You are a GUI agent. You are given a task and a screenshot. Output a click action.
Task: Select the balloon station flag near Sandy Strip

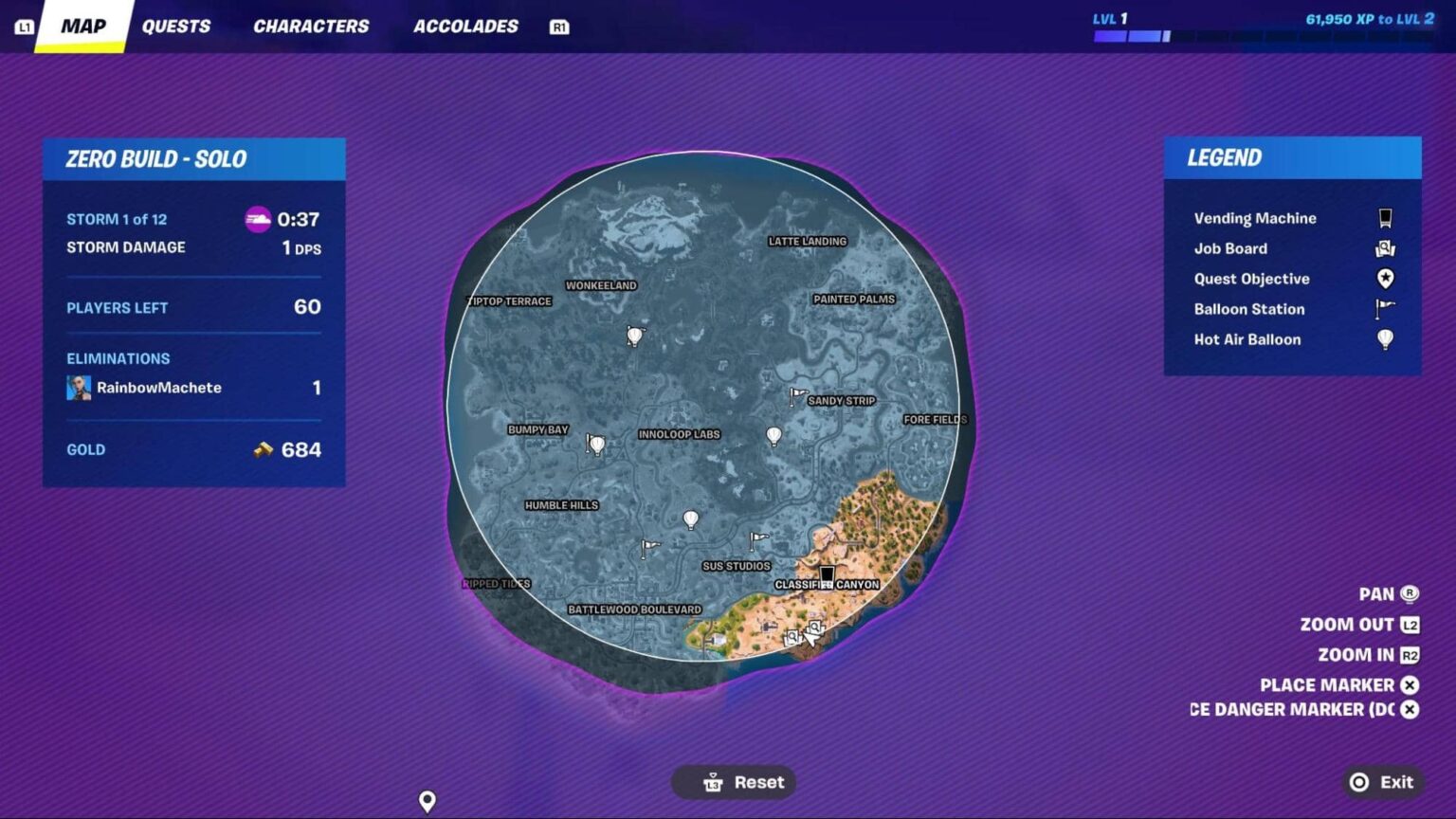[x=796, y=396]
